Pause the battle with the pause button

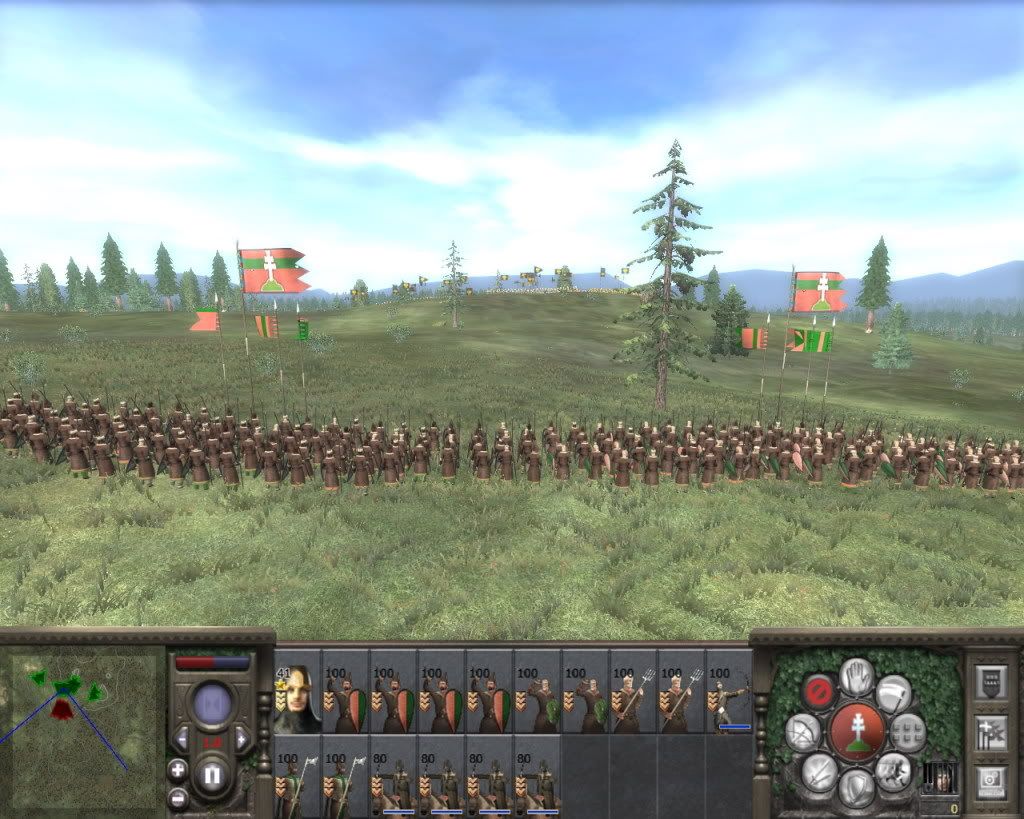(211, 775)
